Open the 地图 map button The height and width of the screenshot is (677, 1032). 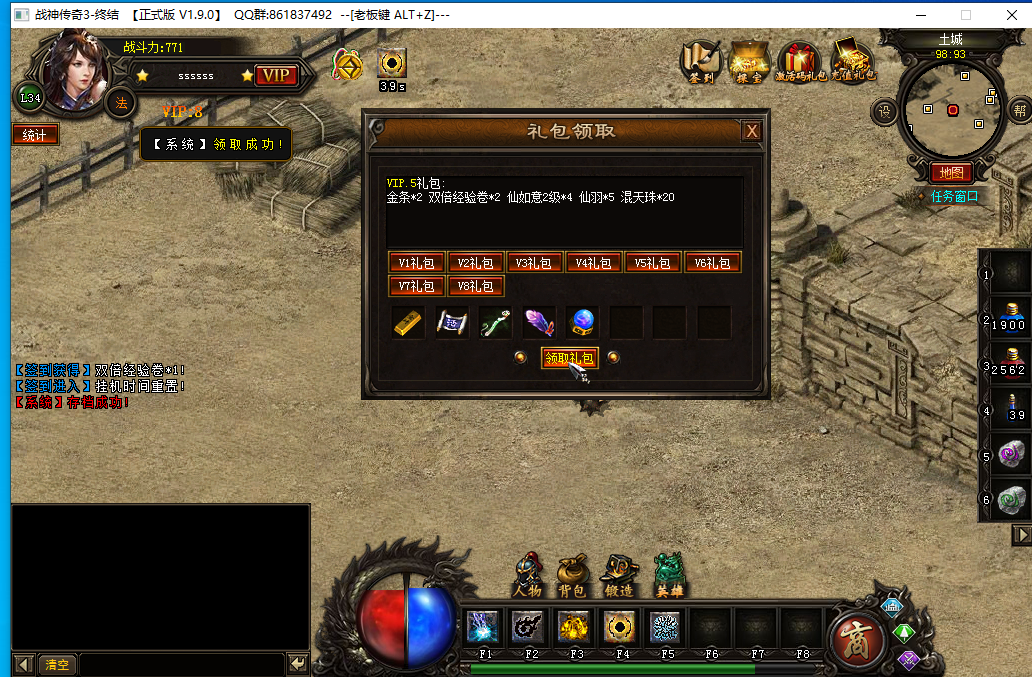pos(951,173)
